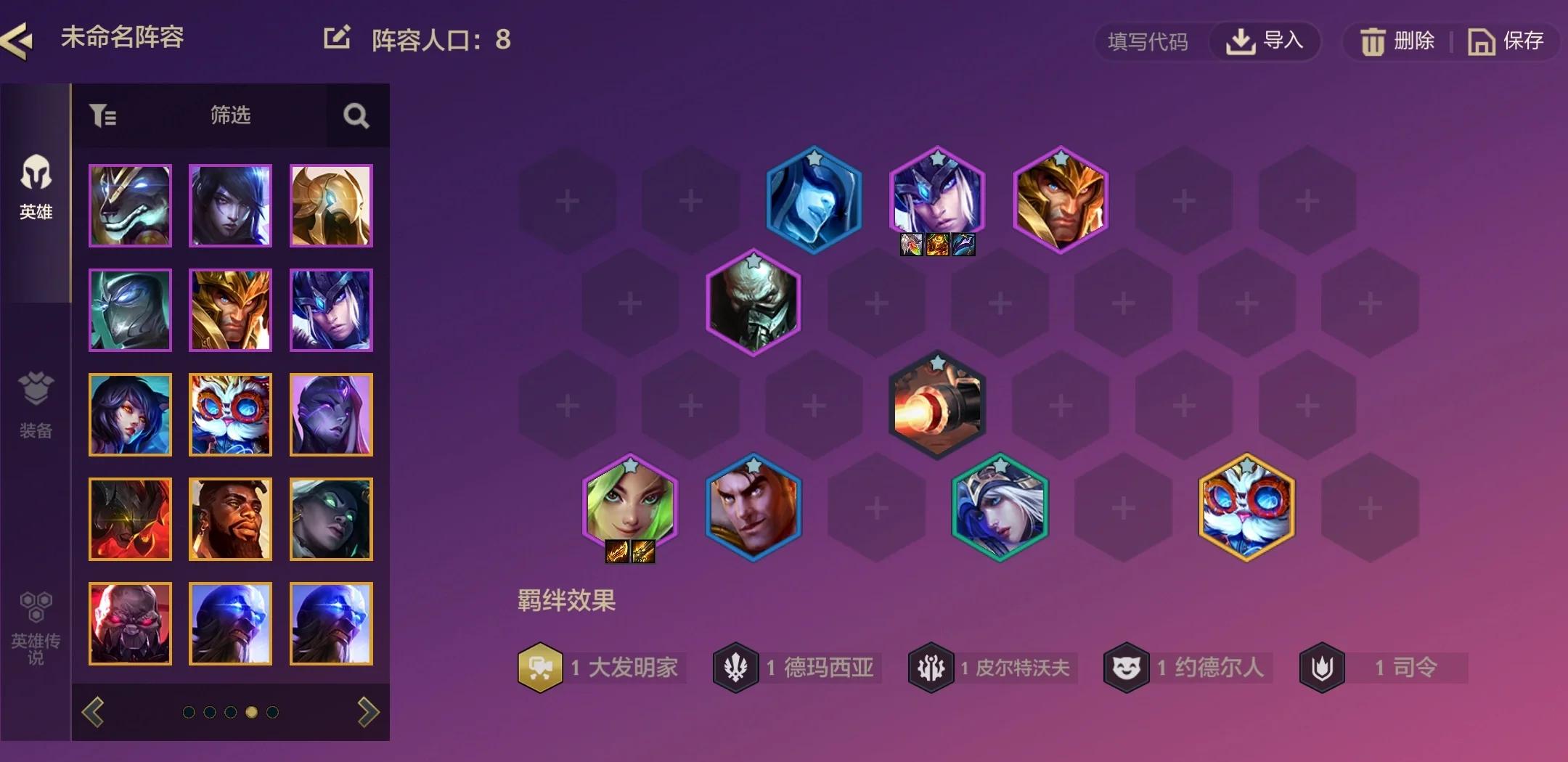The height and width of the screenshot is (762, 1568).
Task: Advance champion list with right chevron
Action: click(367, 713)
